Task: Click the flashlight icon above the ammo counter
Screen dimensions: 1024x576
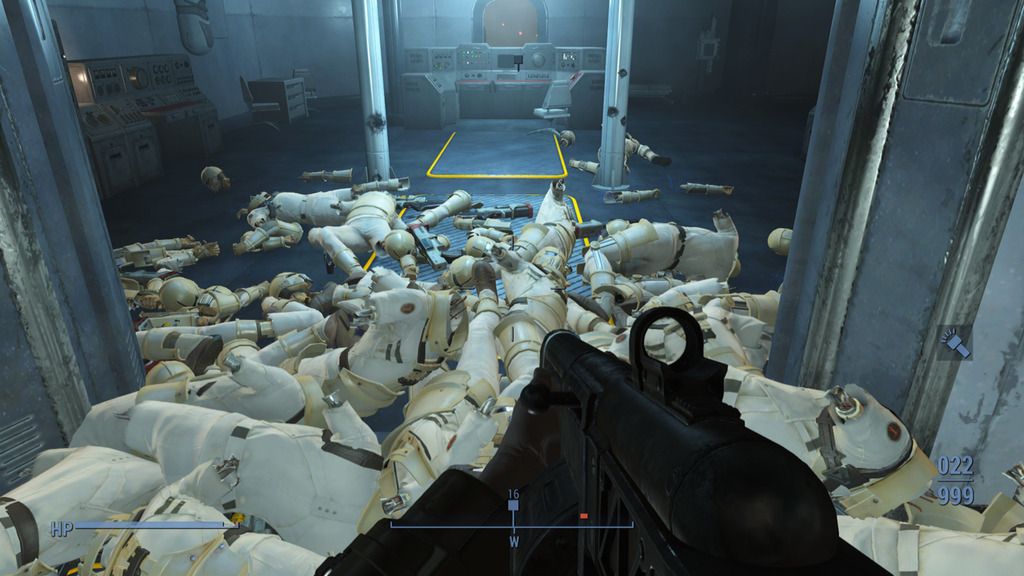Action: [x=955, y=345]
